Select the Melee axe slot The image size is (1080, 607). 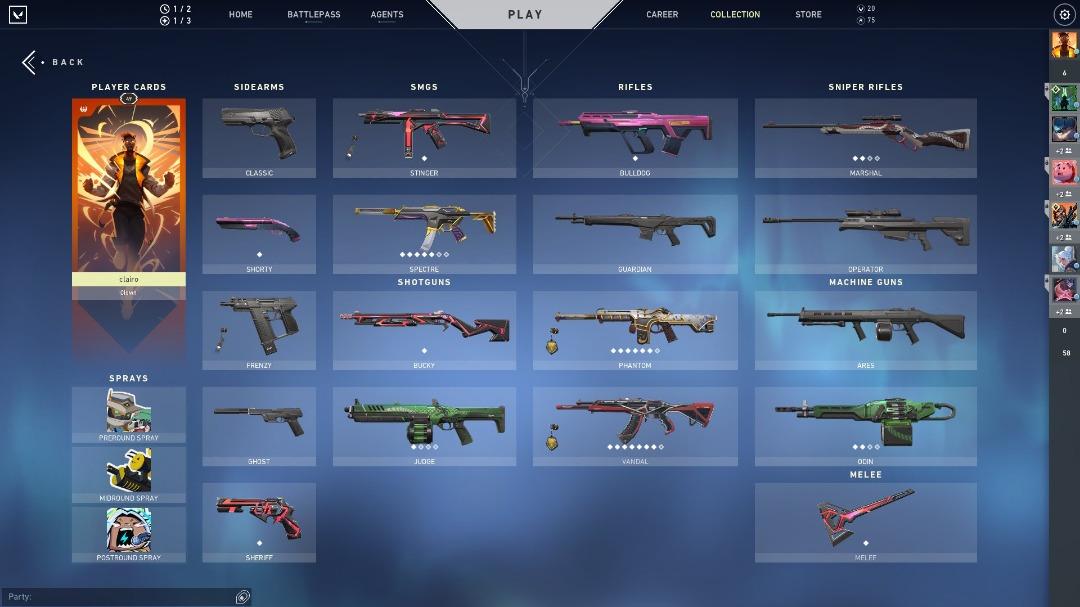click(865, 521)
